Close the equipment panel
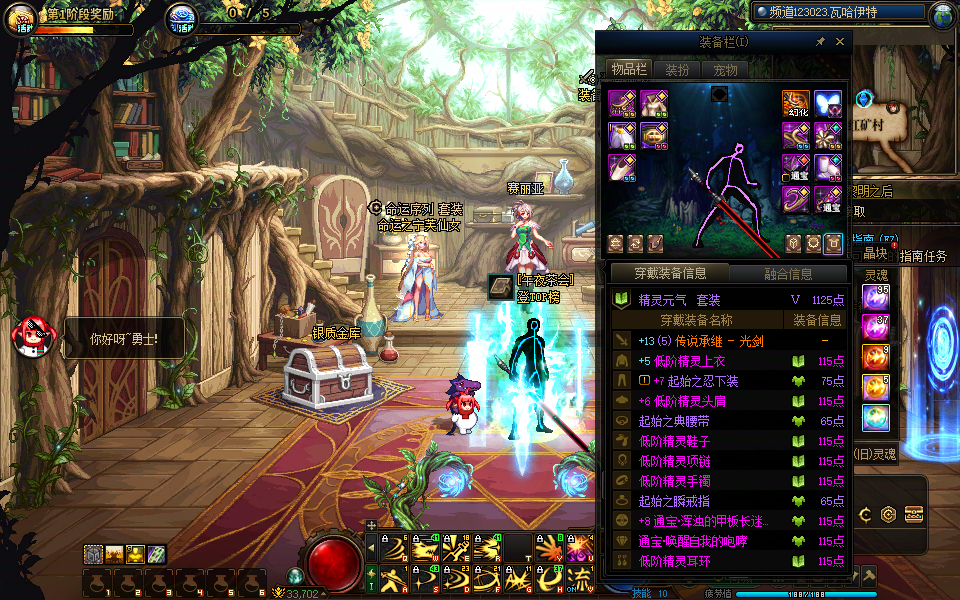 (840, 42)
